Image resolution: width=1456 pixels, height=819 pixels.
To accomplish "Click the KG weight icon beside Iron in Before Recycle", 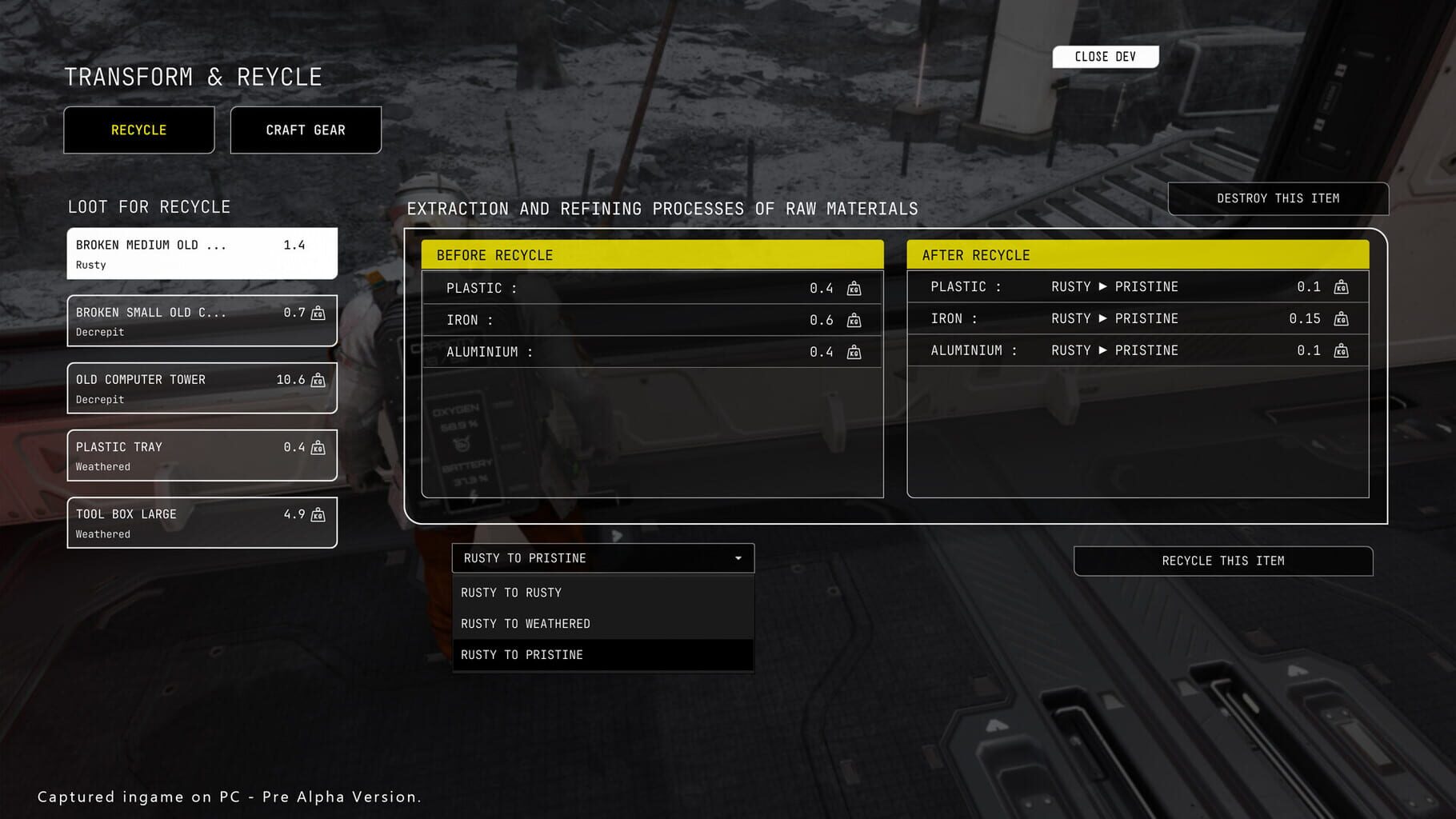I will point(854,320).
